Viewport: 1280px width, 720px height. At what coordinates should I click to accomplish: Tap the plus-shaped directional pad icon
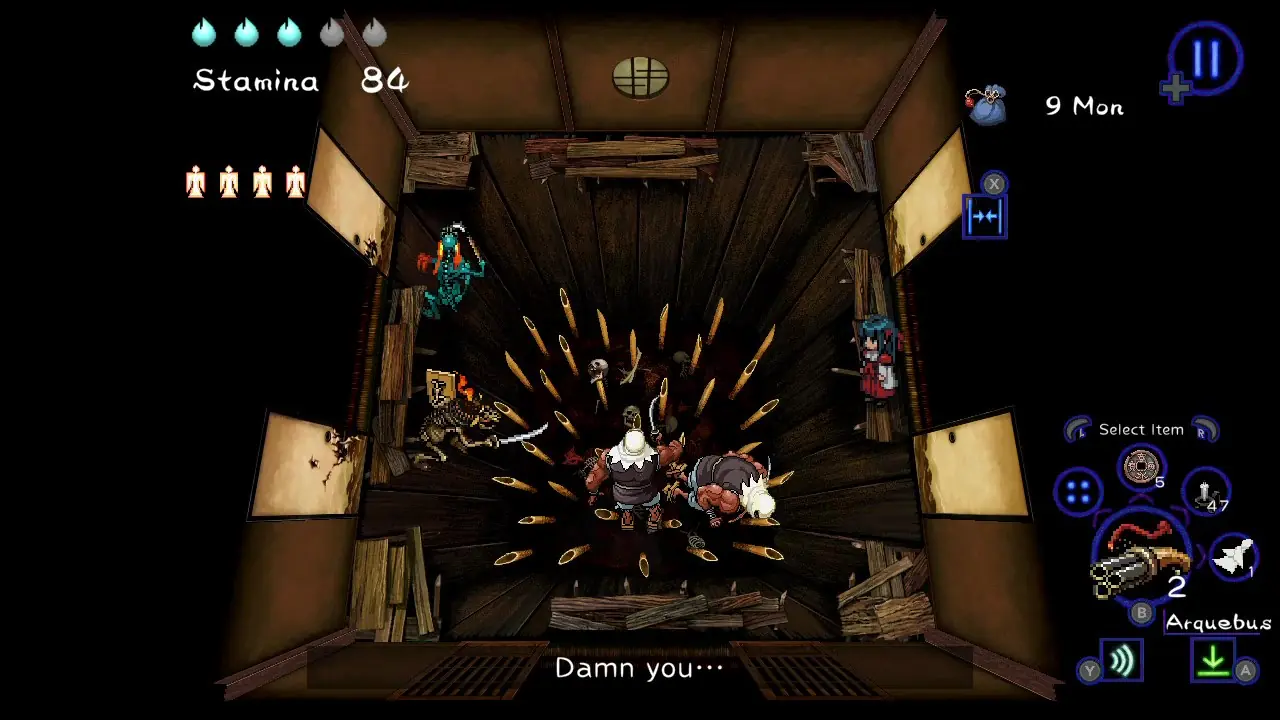coord(1176,88)
